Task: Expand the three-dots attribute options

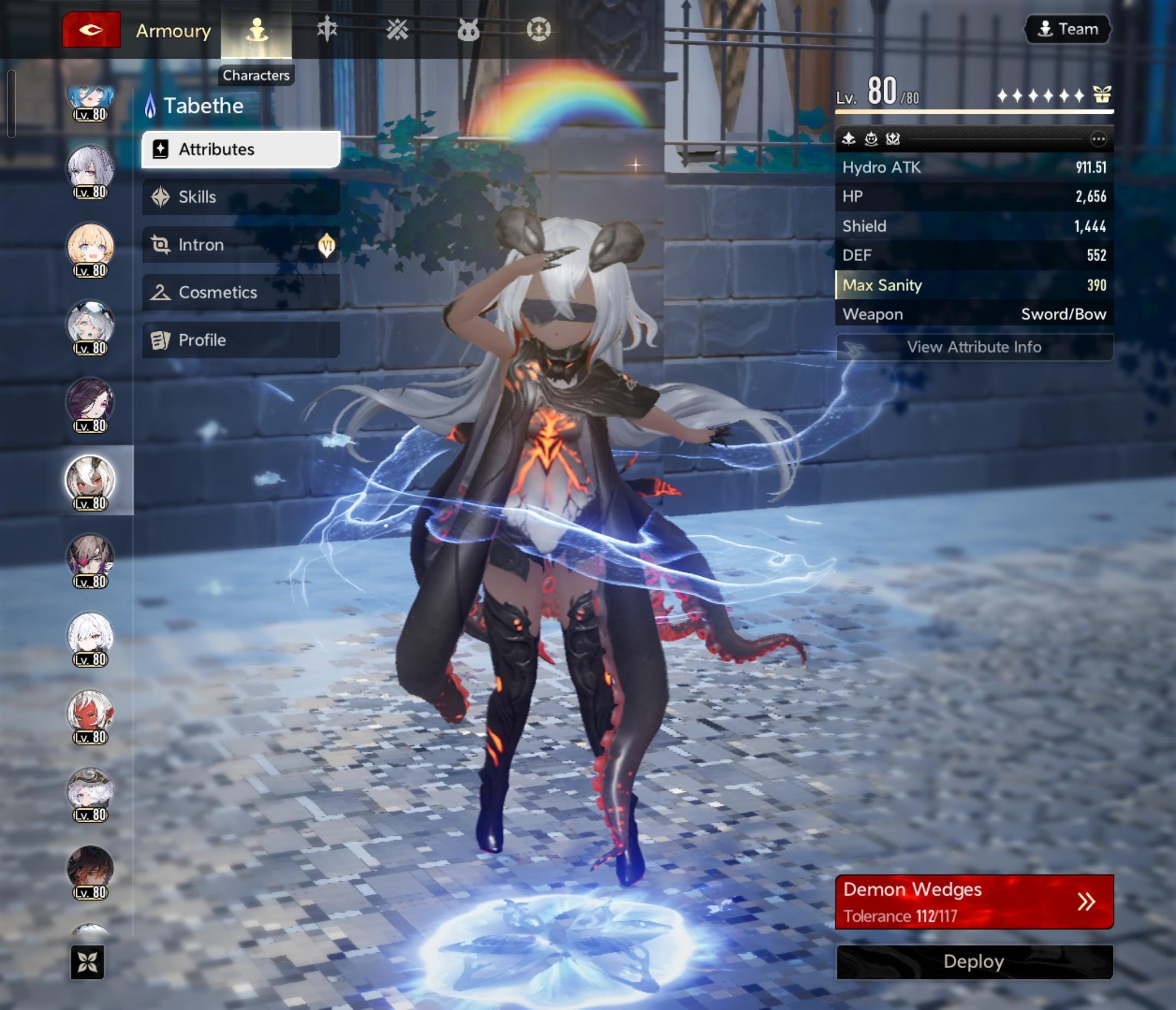Action: [1098, 139]
